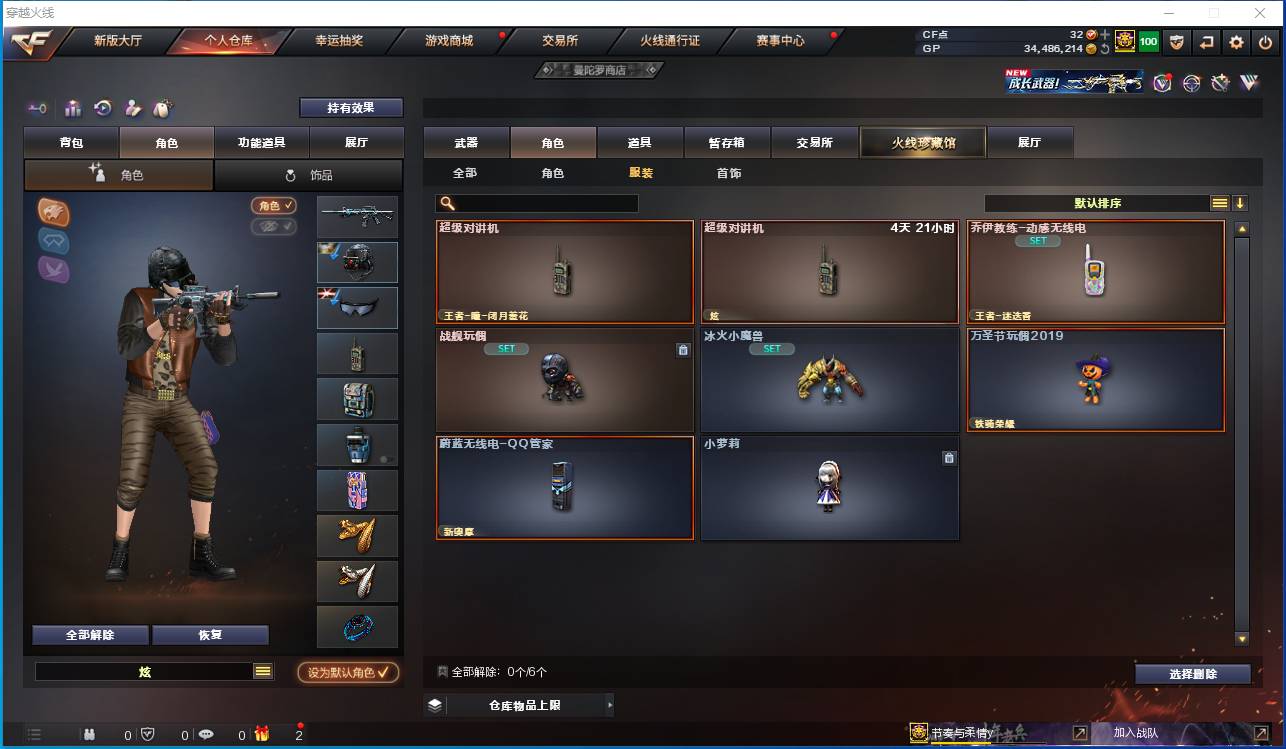The image size is (1286, 749).
Task: Open the settings gear in the title bar
Action: click(1238, 41)
